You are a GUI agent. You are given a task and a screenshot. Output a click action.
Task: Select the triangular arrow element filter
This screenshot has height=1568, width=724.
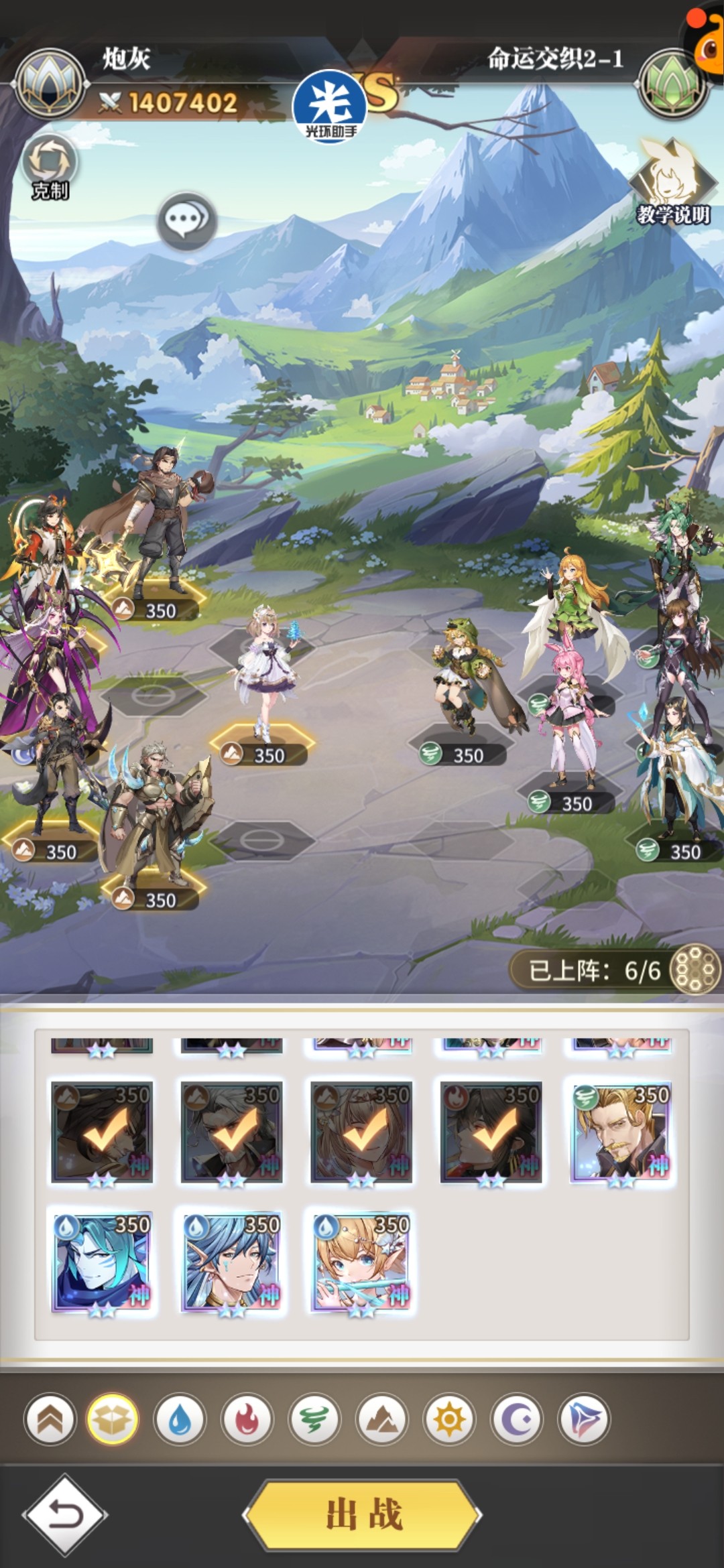[x=584, y=1419]
